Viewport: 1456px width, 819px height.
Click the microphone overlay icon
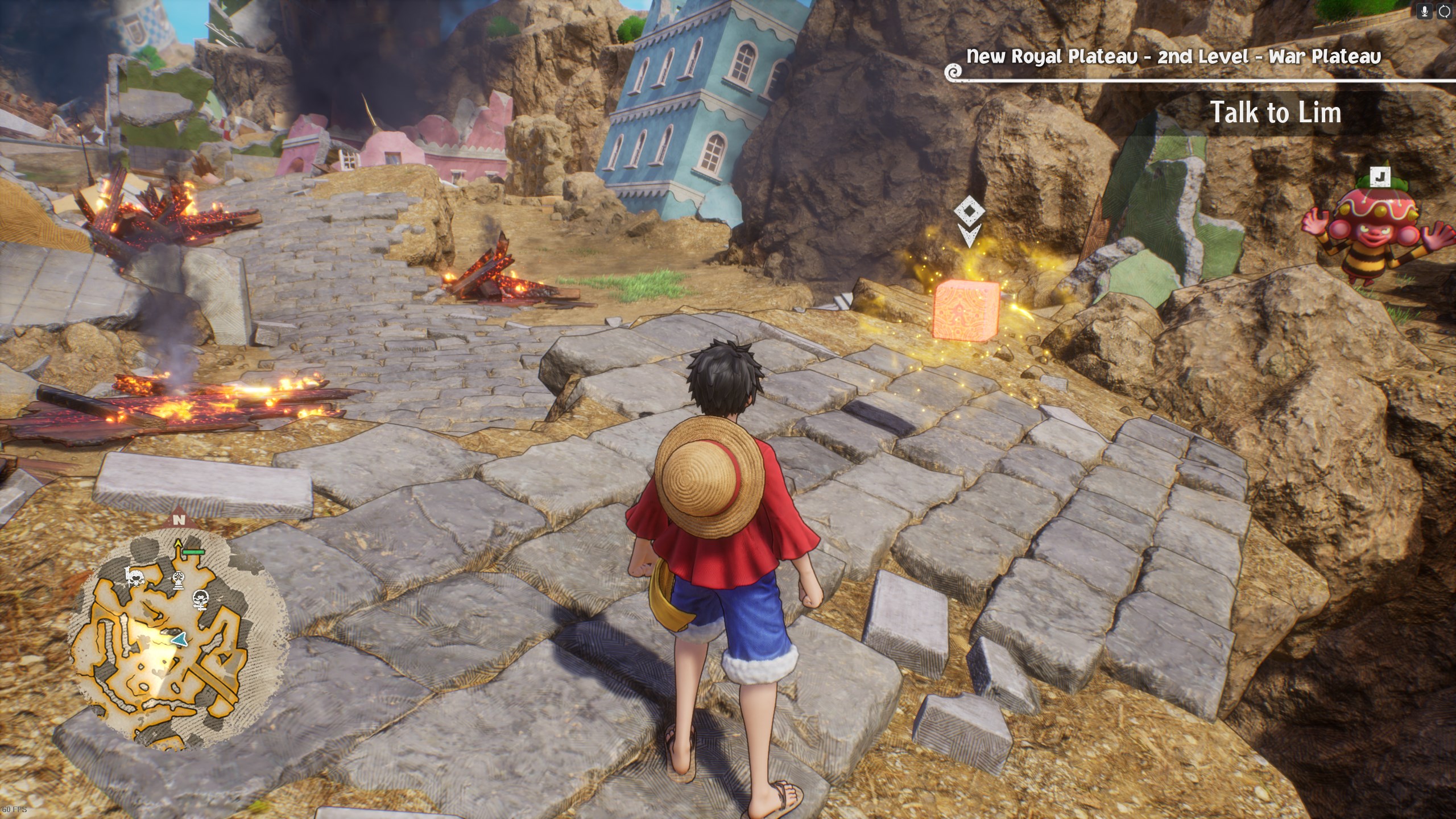(x=1425, y=11)
